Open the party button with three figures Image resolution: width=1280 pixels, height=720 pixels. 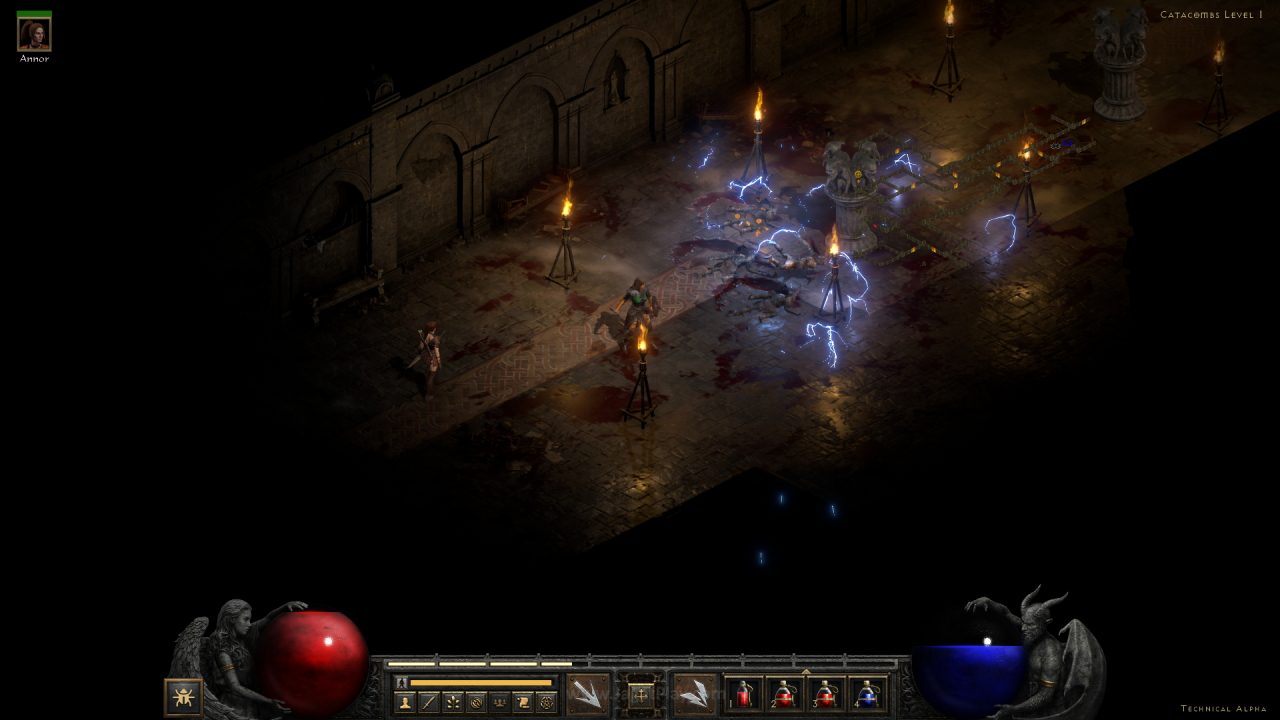[x=498, y=702]
